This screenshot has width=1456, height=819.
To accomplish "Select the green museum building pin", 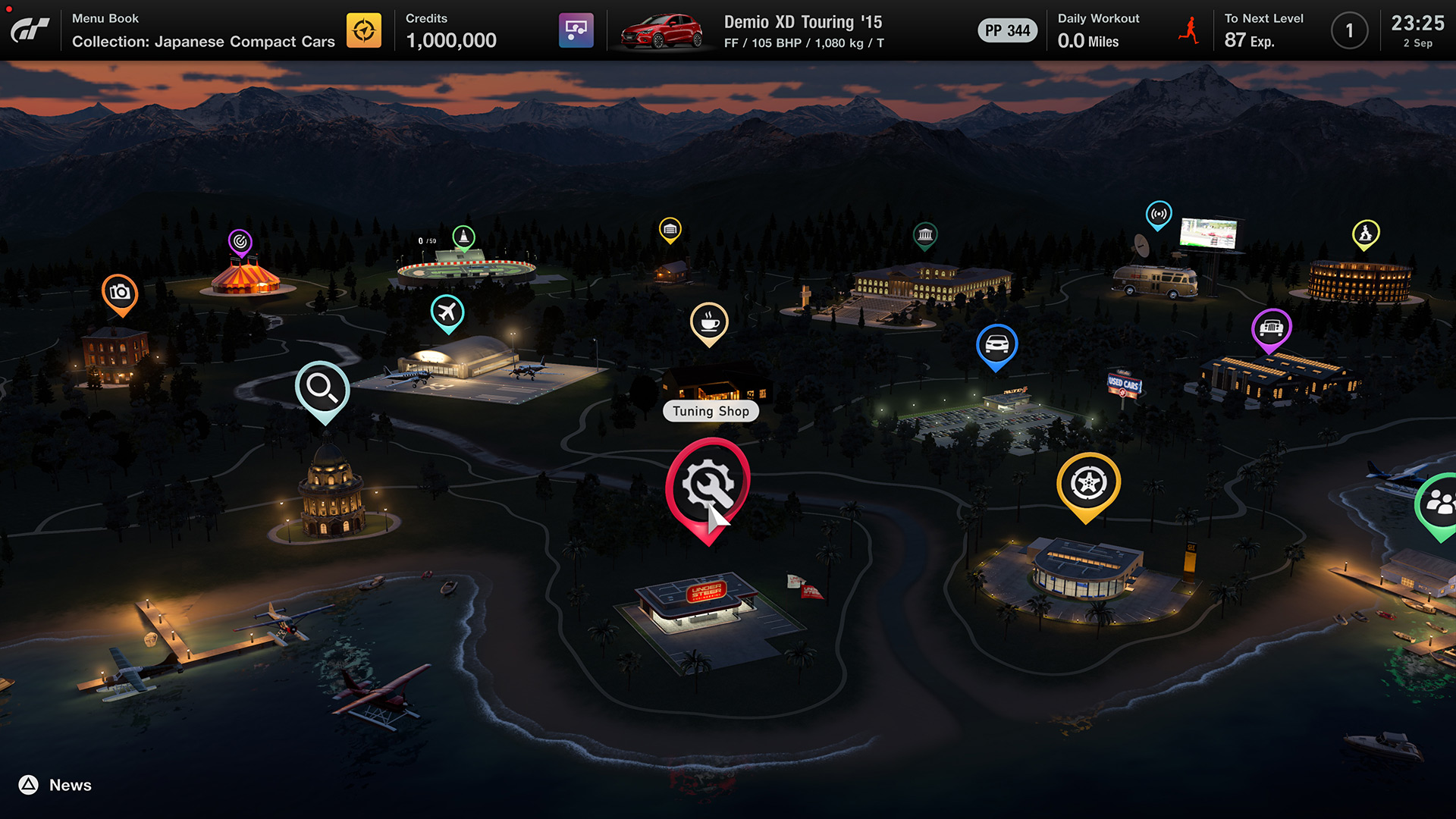I will (925, 235).
